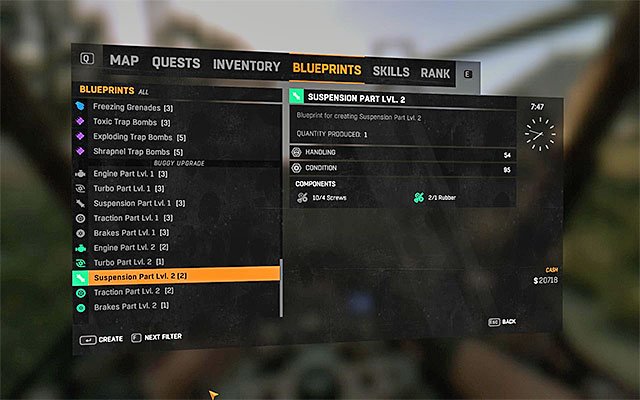This screenshot has height=400, width=640.
Task: Open the Quests tab
Action: pos(176,62)
